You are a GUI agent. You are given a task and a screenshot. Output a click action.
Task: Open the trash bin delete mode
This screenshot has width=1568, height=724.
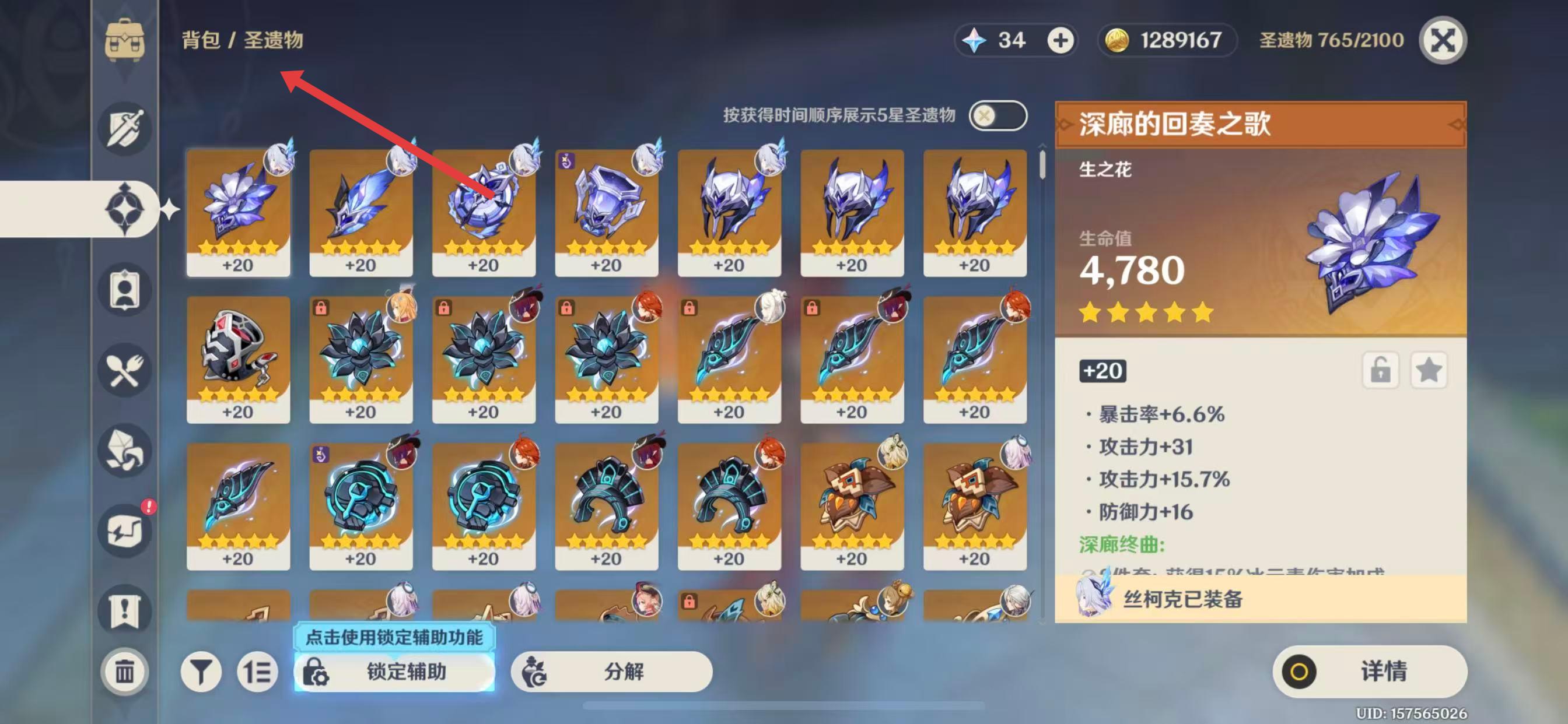(x=125, y=672)
